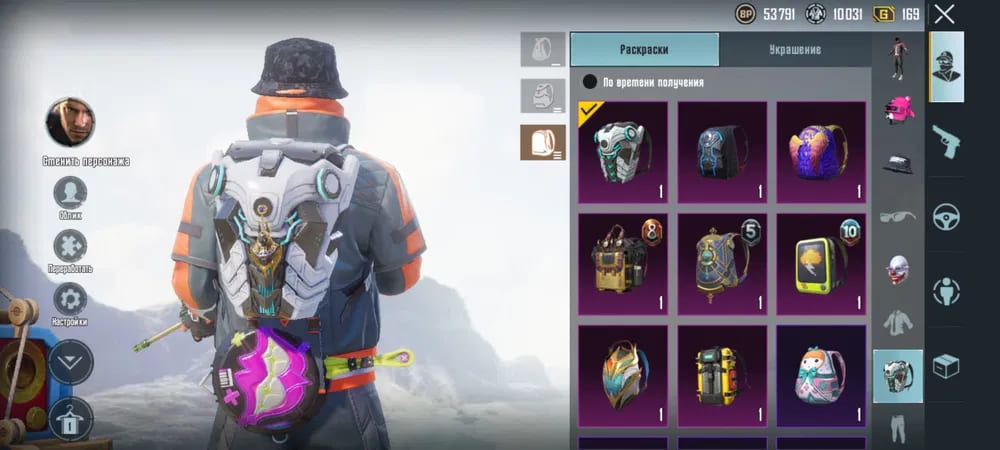Select the yellow phone backpack with badge 10
The image size is (1000, 450).
point(821,264)
